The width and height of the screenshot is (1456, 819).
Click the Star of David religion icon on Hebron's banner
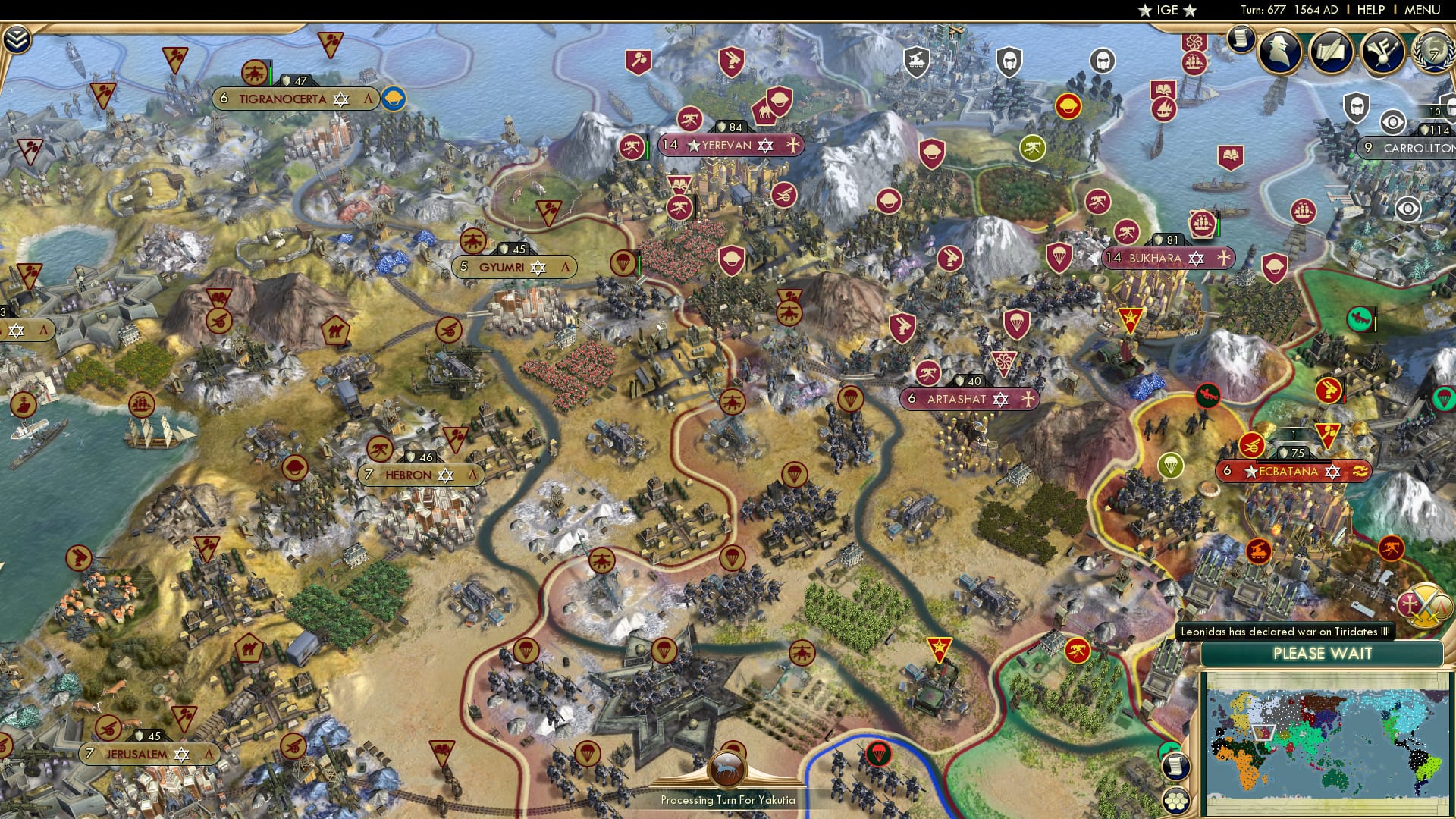click(446, 475)
